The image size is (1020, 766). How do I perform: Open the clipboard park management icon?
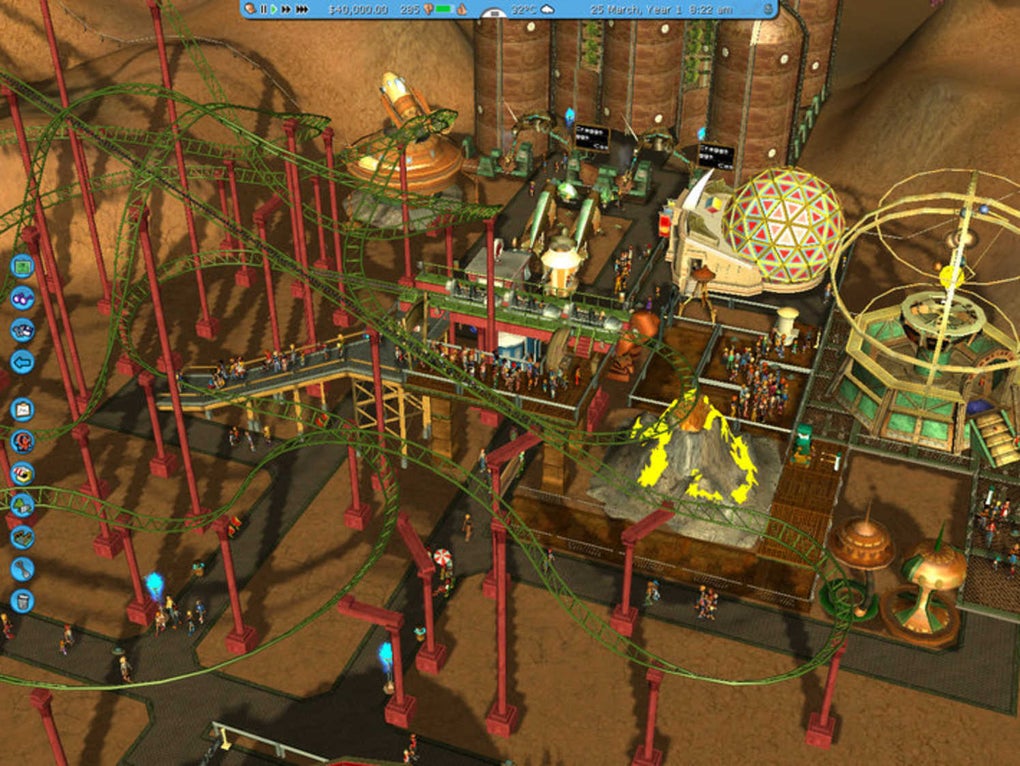tap(22, 409)
